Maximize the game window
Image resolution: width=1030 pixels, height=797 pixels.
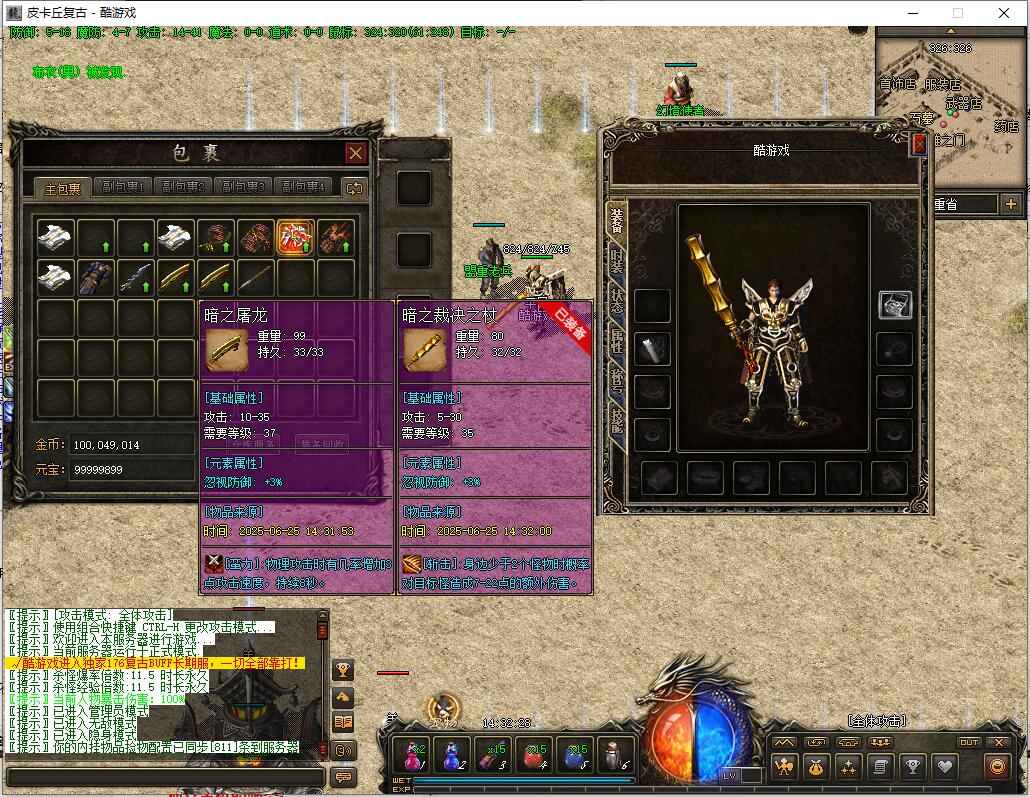click(958, 13)
